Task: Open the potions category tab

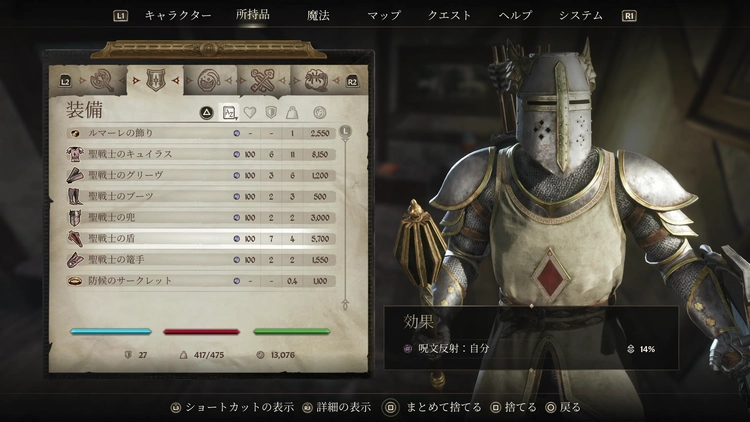Action: click(209, 79)
